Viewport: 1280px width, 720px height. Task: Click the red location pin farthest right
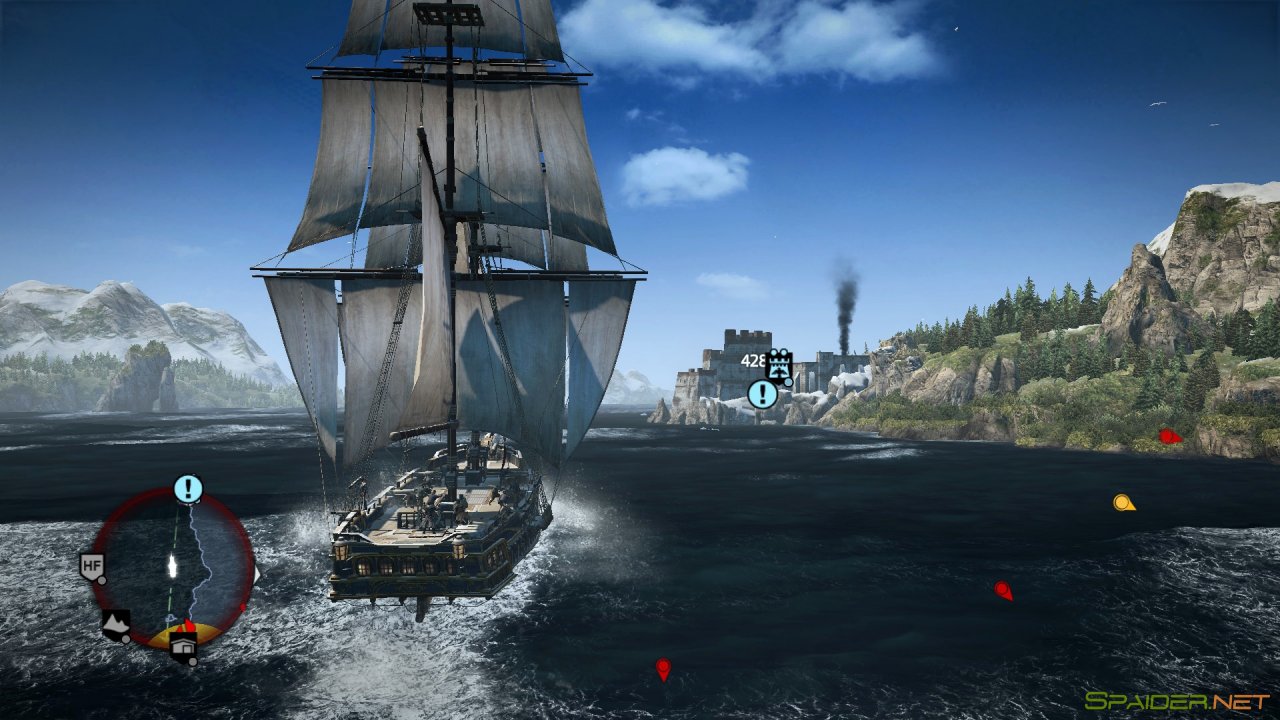[x=1165, y=436]
